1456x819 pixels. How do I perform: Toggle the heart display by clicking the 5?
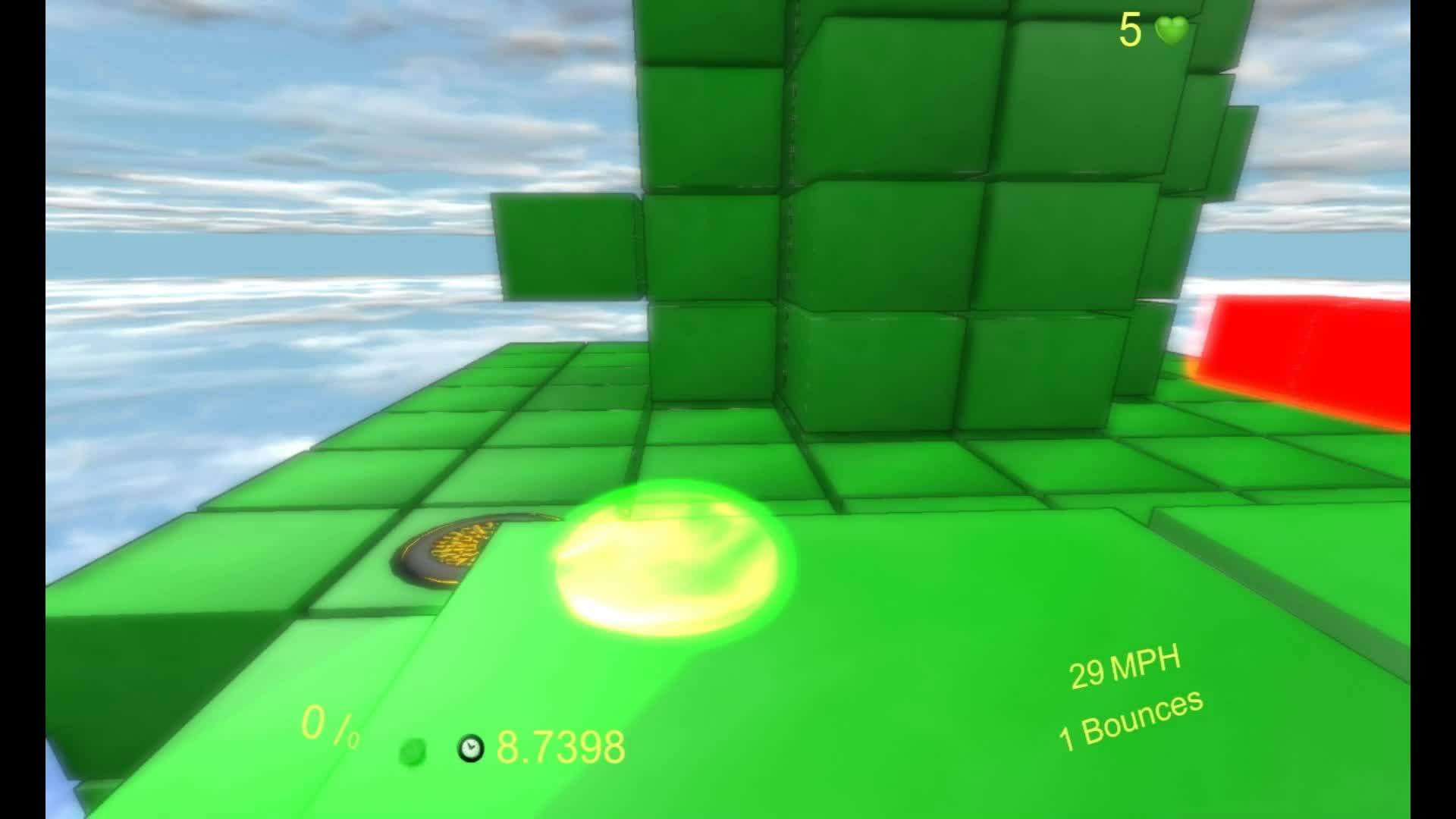(1130, 29)
